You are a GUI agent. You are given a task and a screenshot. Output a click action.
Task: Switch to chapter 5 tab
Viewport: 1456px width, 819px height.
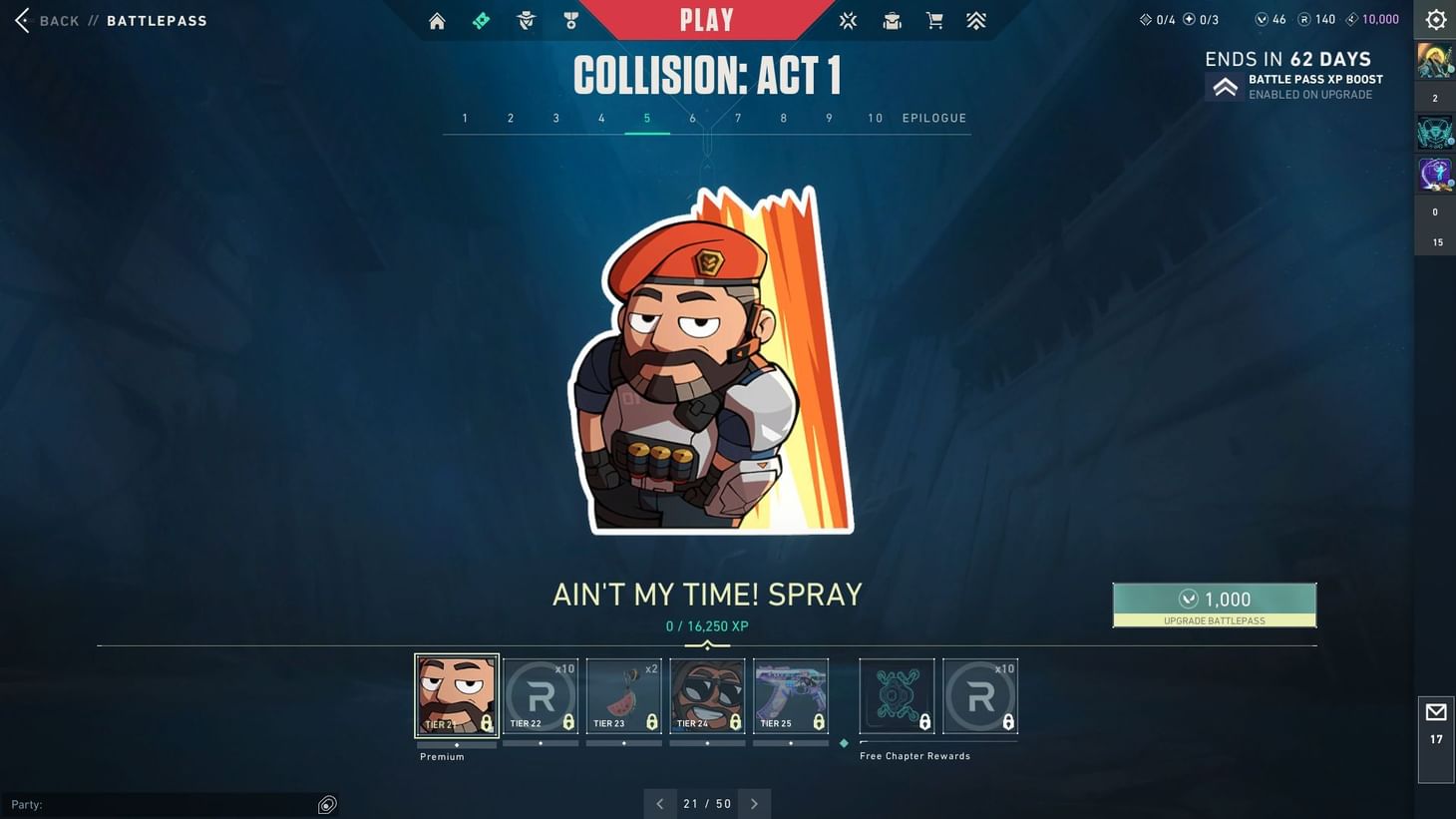646,118
